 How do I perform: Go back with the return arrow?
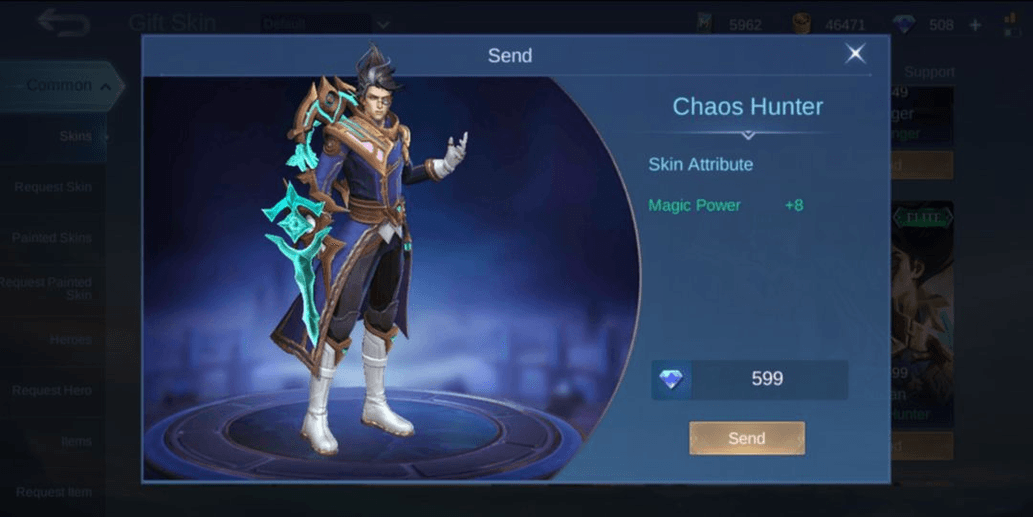[x=63, y=22]
